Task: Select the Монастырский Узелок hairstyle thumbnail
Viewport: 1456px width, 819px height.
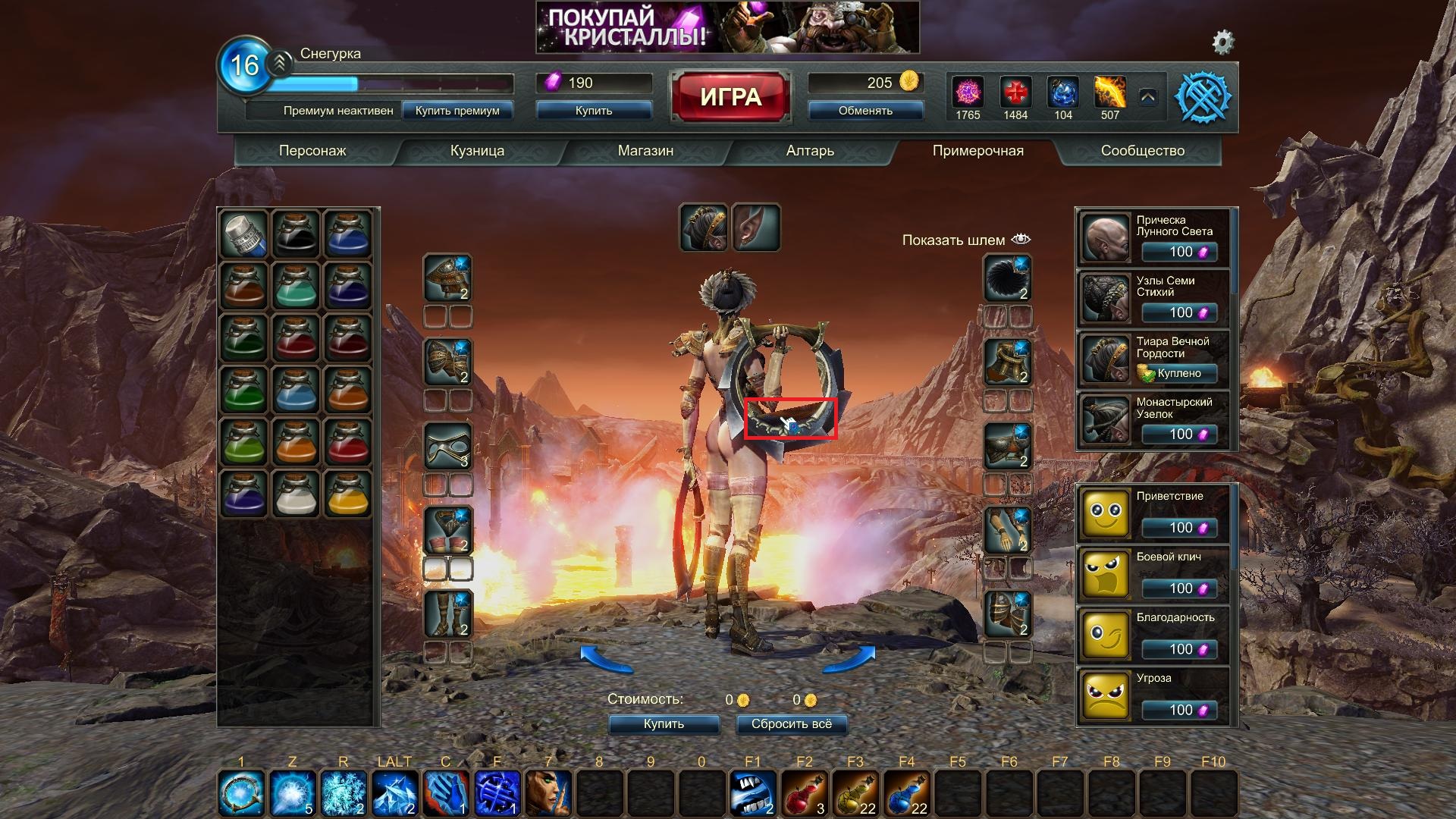Action: (x=1105, y=420)
